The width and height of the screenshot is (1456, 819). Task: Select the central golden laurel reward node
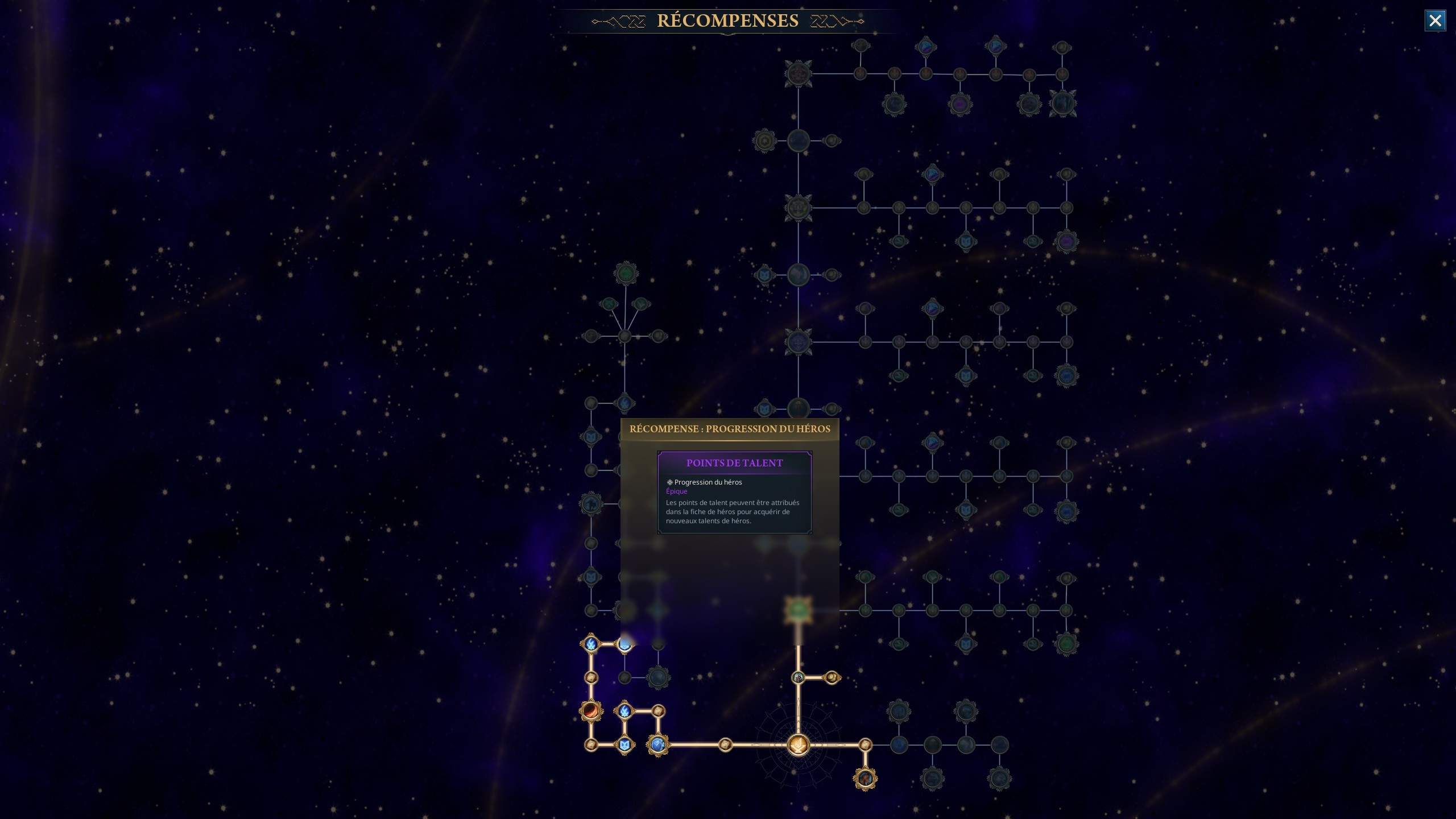(798, 744)
